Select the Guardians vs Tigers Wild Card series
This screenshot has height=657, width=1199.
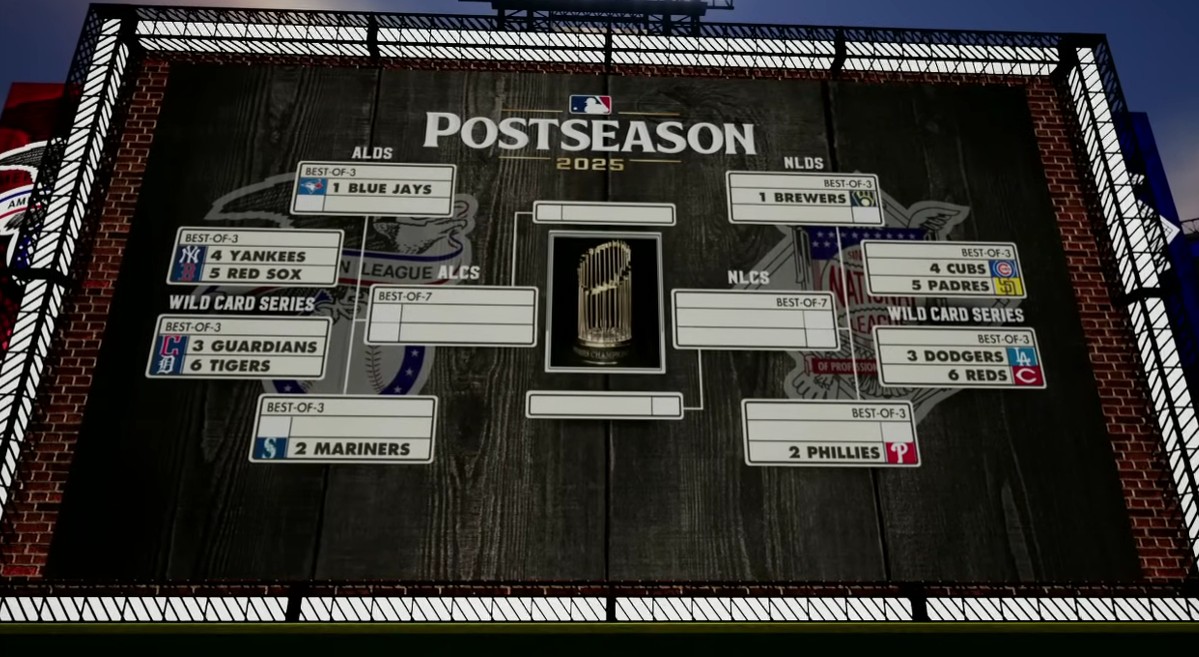(239, 348)
